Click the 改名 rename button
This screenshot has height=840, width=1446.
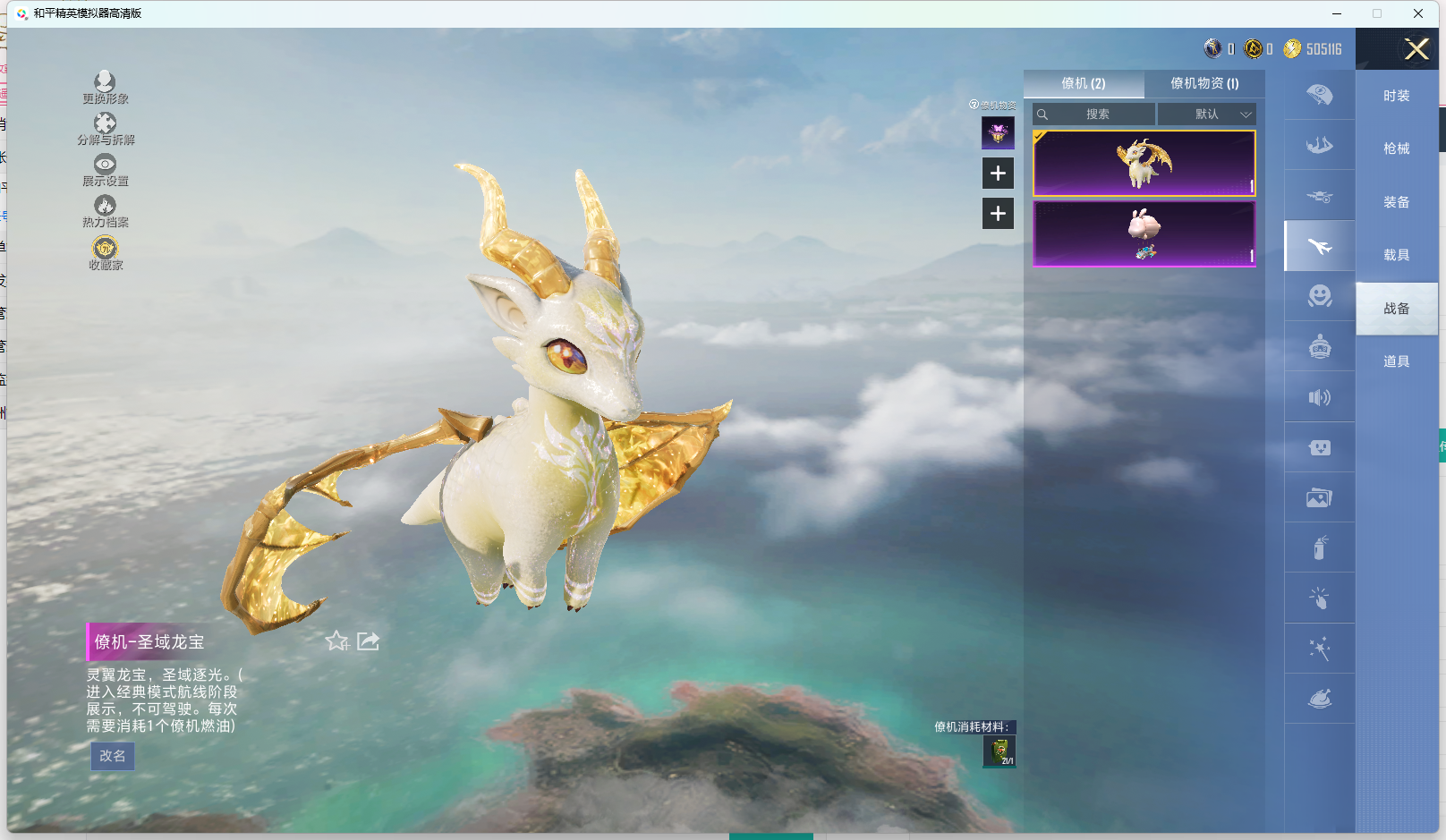pos(113,756)
